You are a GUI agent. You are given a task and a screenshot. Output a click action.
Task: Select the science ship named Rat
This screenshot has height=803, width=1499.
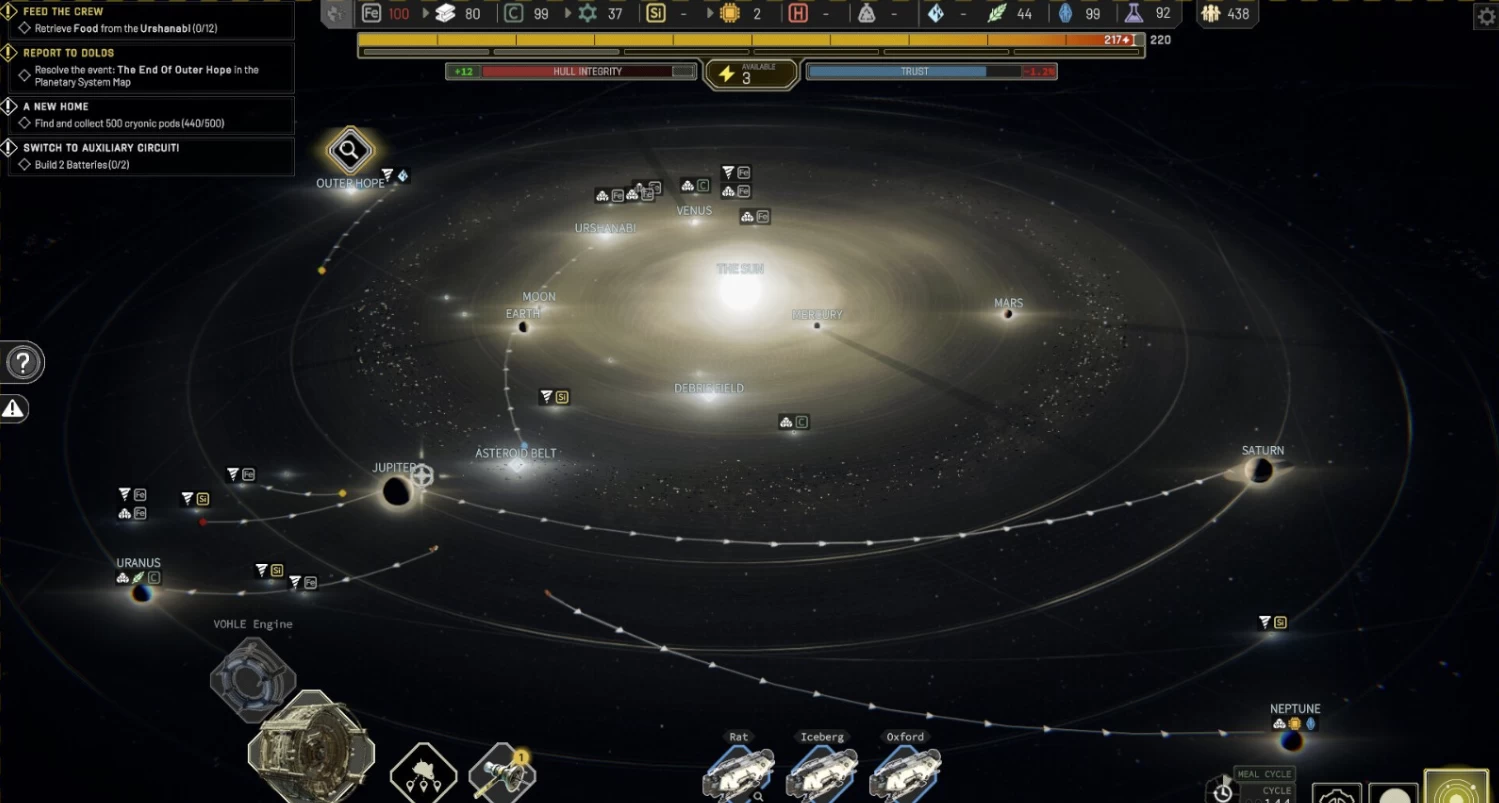(738, 773)
